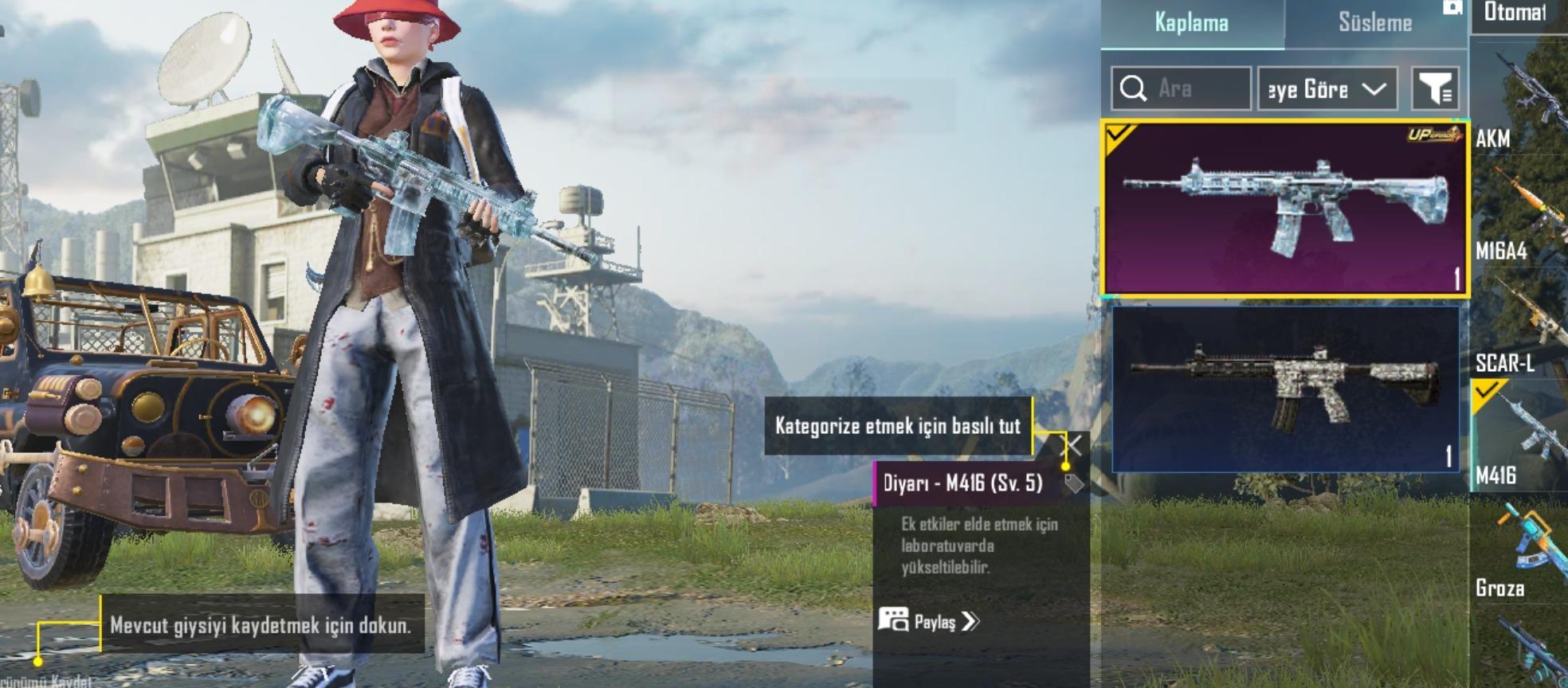Choose the dark camo M416 skin
The image size is (1568, 688).
point(1284,389)
